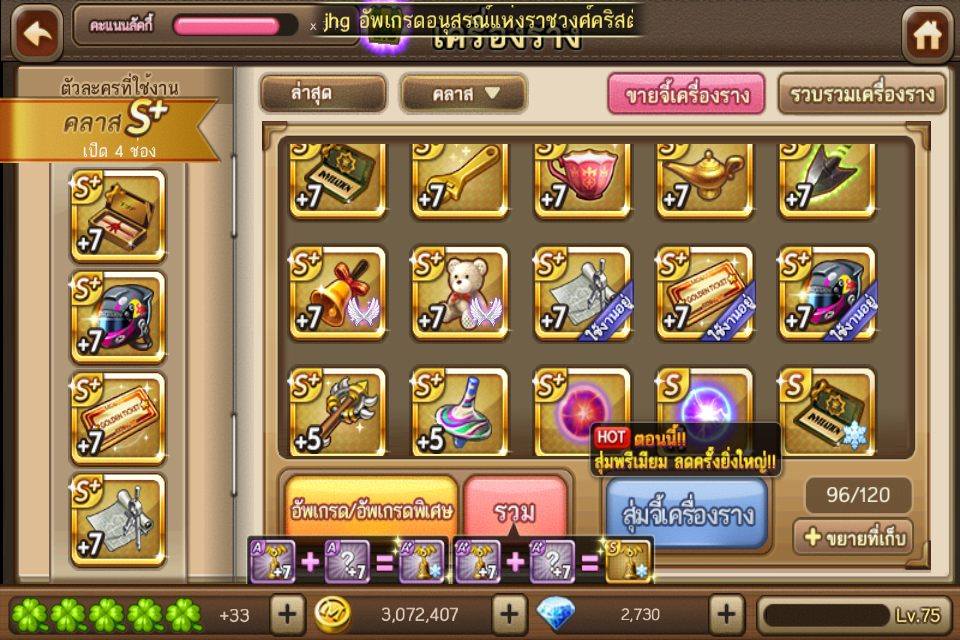Go back with the arrow button

[36, 35]
